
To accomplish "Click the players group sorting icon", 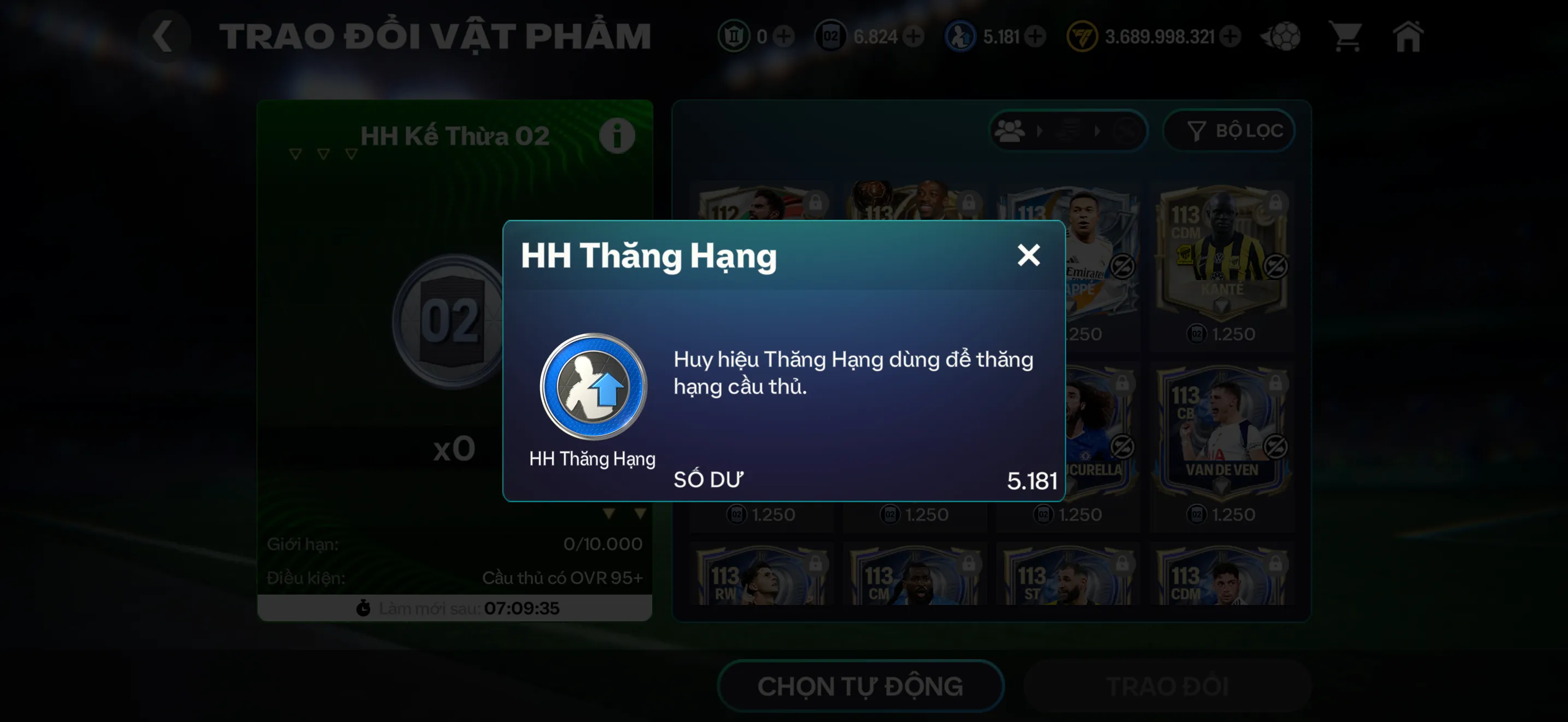I will click(x=1009, y=130).
